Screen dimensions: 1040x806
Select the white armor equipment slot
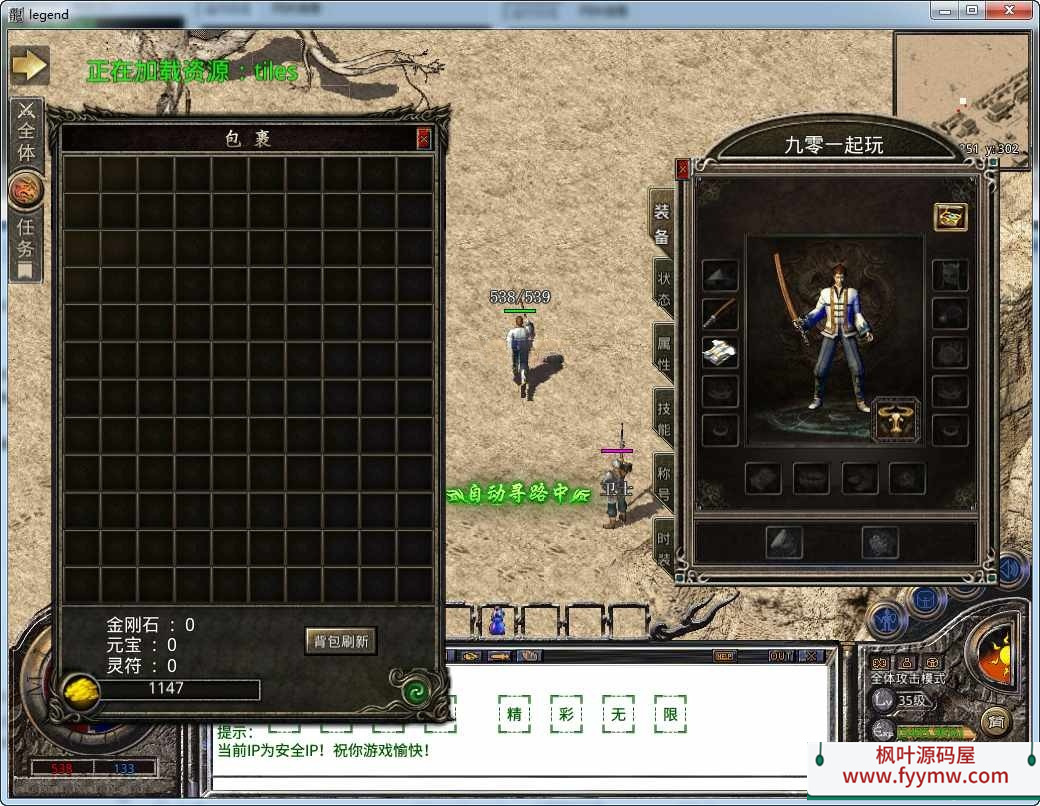720,352
